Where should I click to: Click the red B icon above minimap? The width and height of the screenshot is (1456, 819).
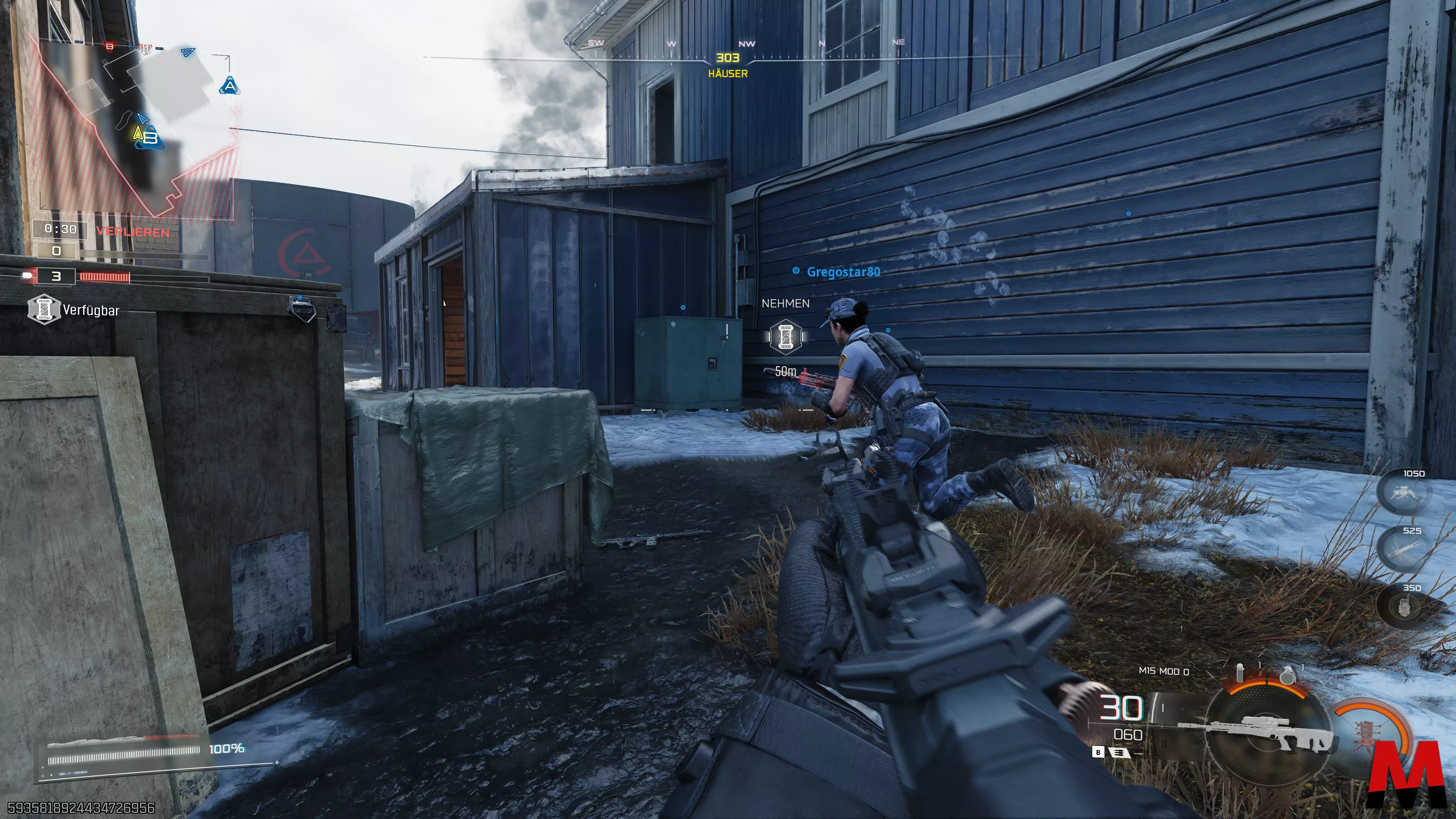pyautogui.click(x=110, y=46)
